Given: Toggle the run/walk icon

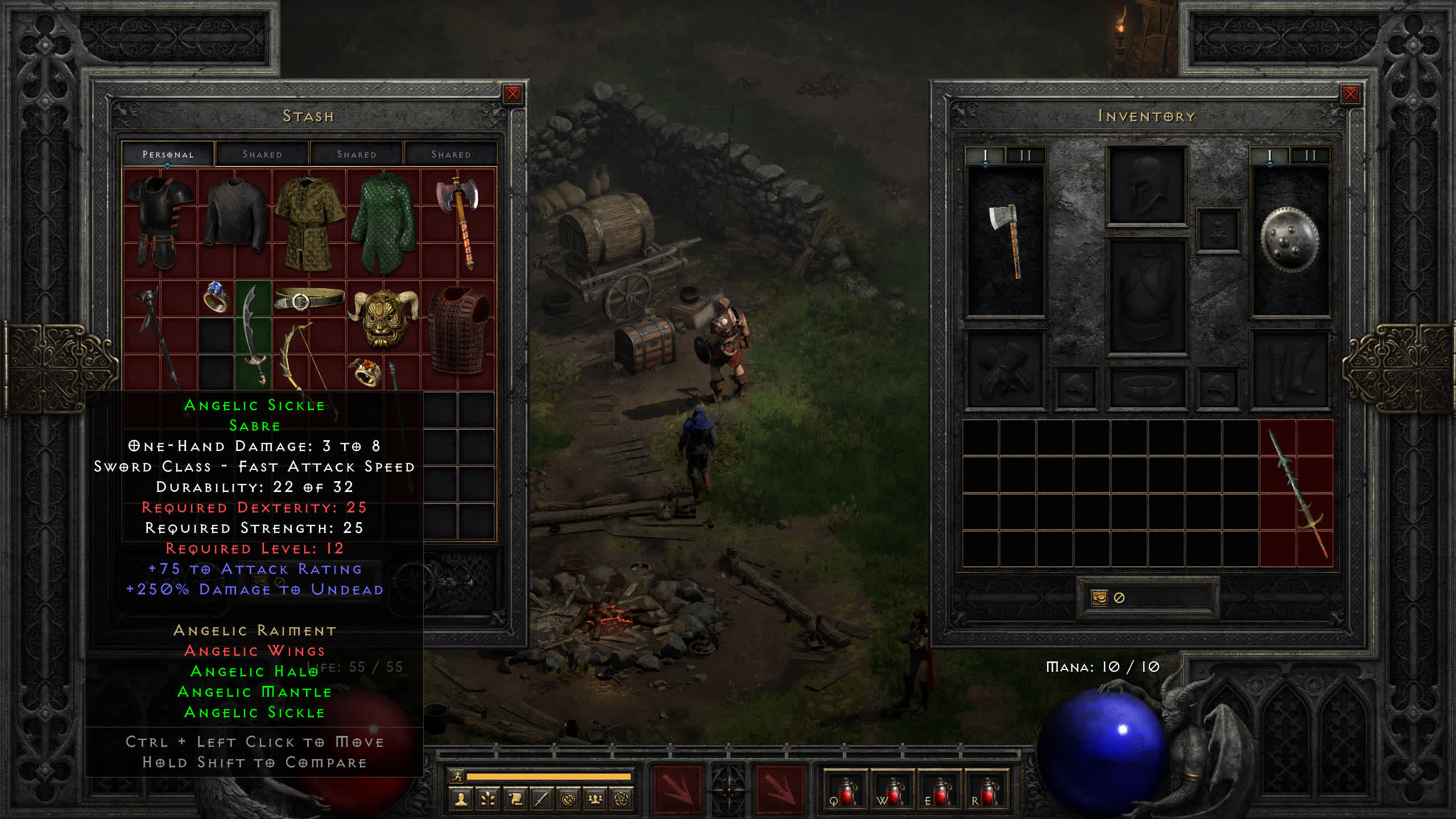Looking at the screenshot, I should (x=457, y=776).
